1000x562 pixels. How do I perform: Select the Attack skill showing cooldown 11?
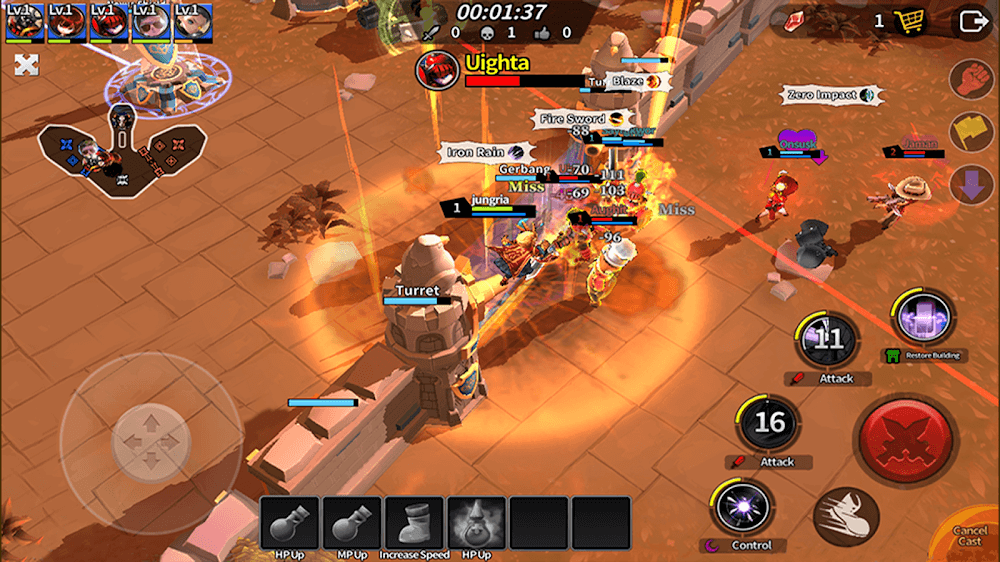click(828, 340)
